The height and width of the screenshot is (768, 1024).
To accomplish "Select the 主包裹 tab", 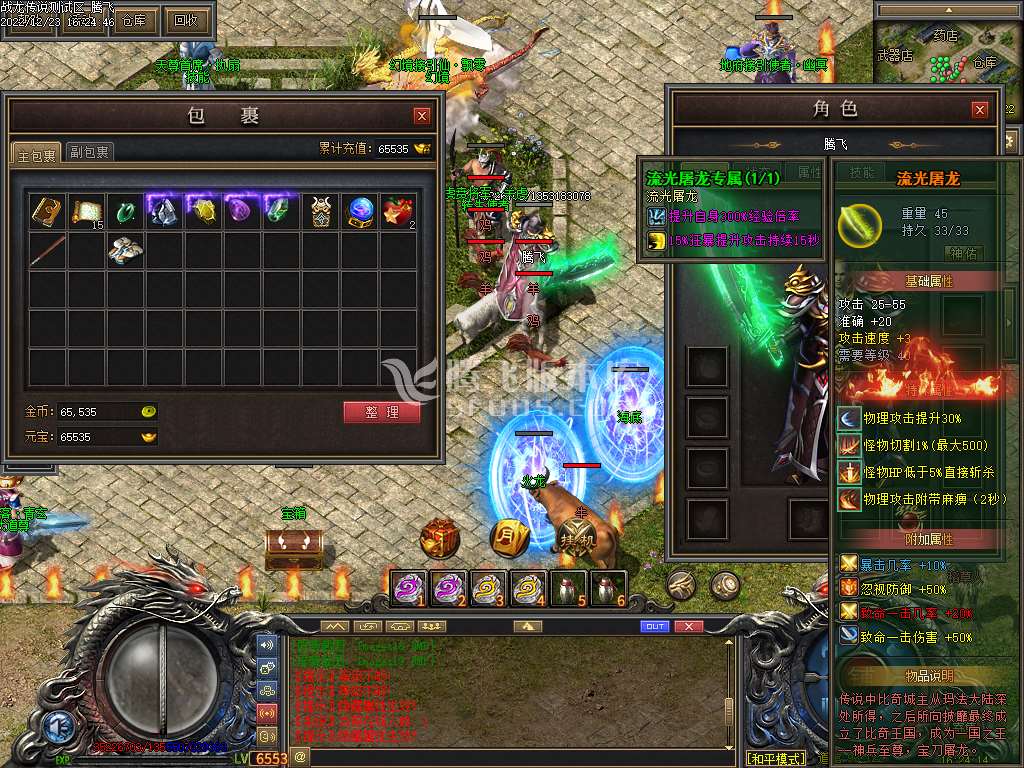I will click(37, 152).
